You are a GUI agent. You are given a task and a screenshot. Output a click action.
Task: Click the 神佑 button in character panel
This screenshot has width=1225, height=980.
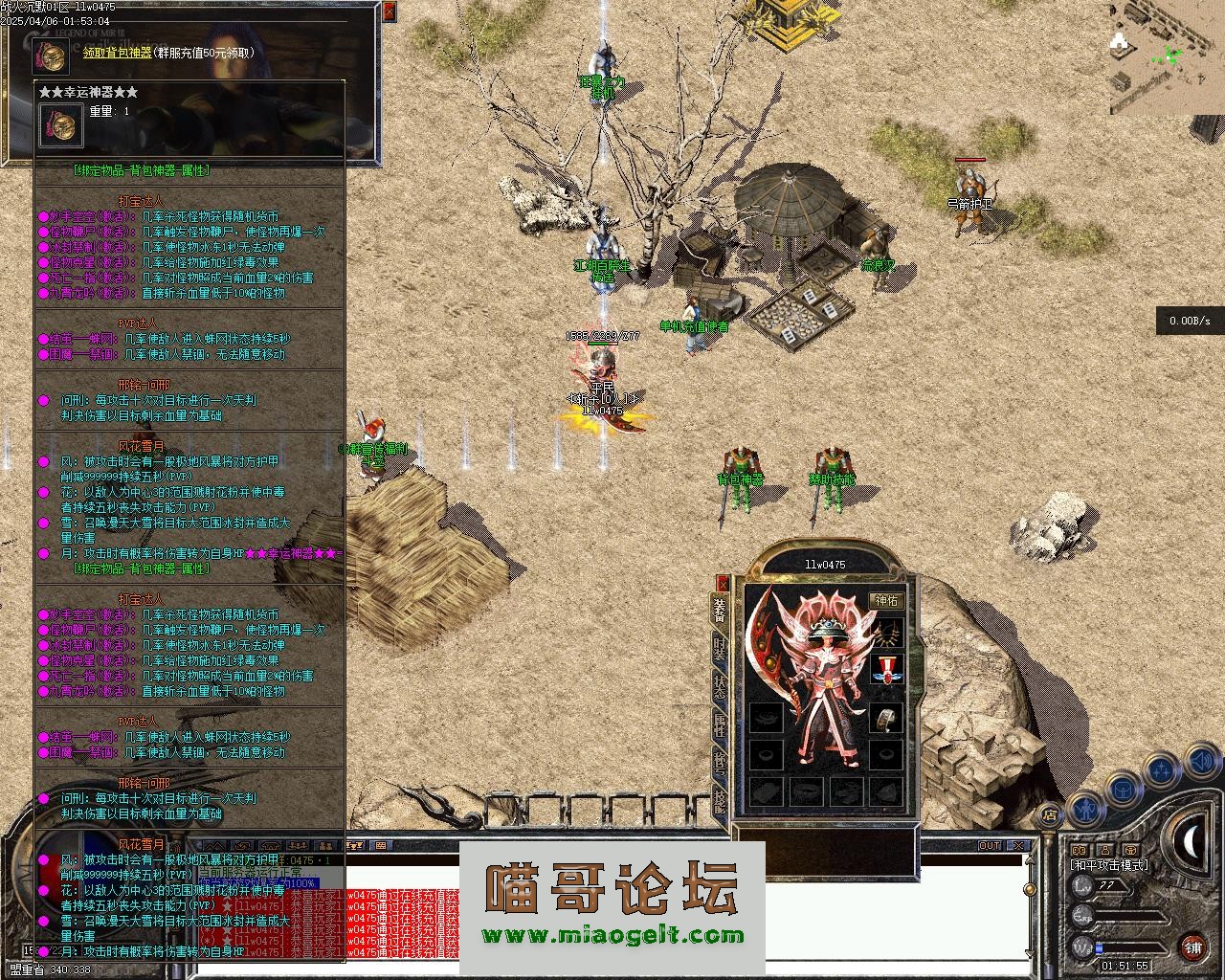886,600
